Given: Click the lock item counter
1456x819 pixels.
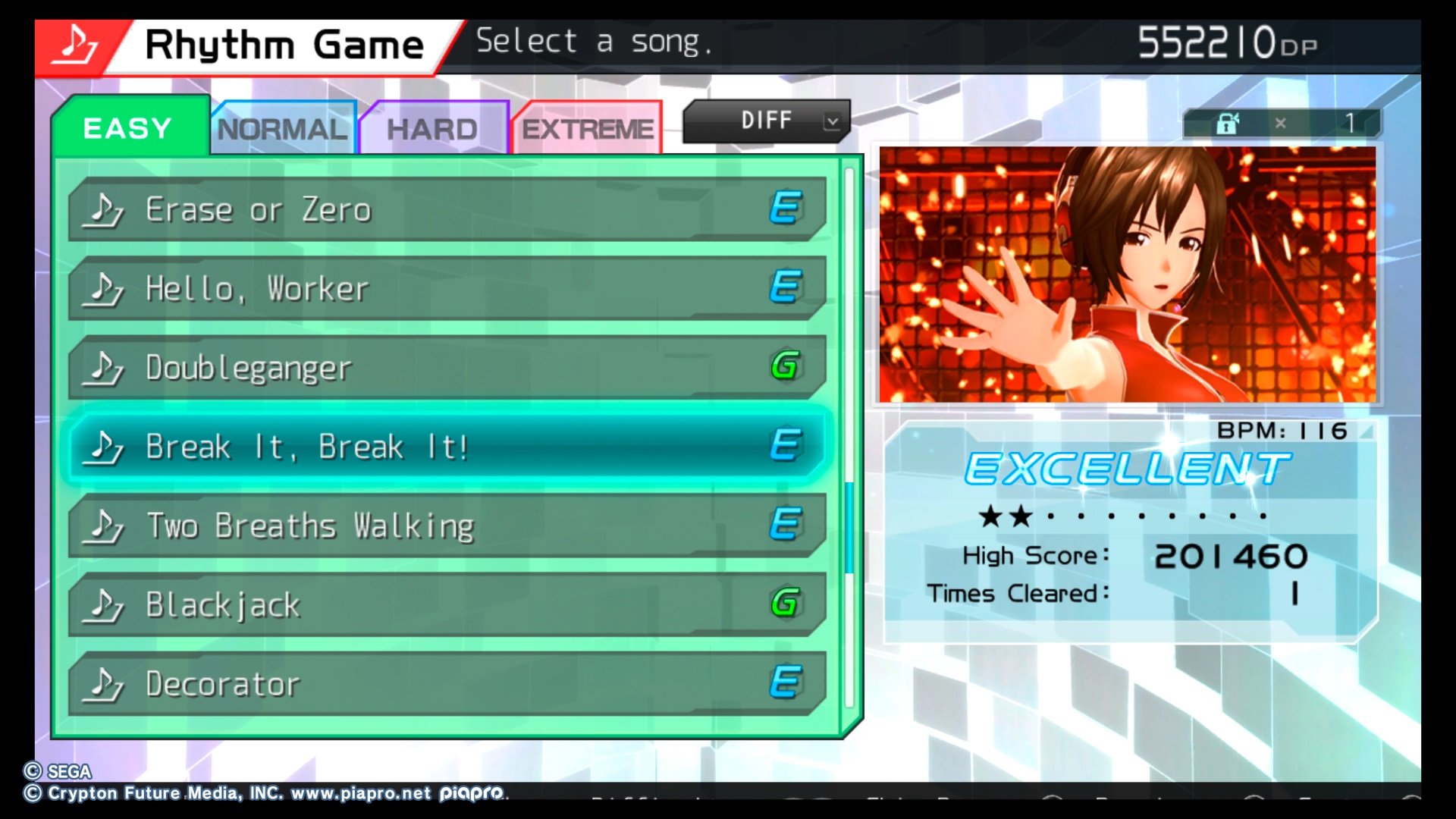Looking at the screenshot, I should pos(1282,123).
